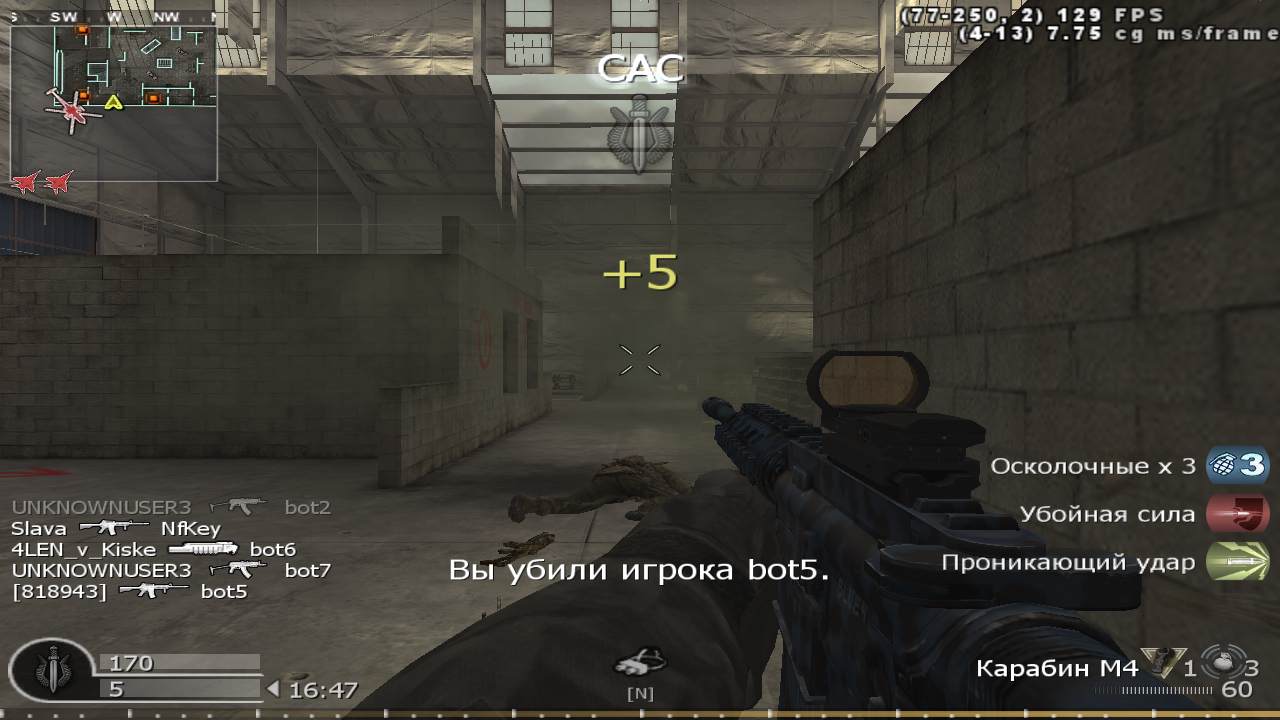Click the Убойная сила perk icon
The image size is (1280, 720).
point(1237,514)
